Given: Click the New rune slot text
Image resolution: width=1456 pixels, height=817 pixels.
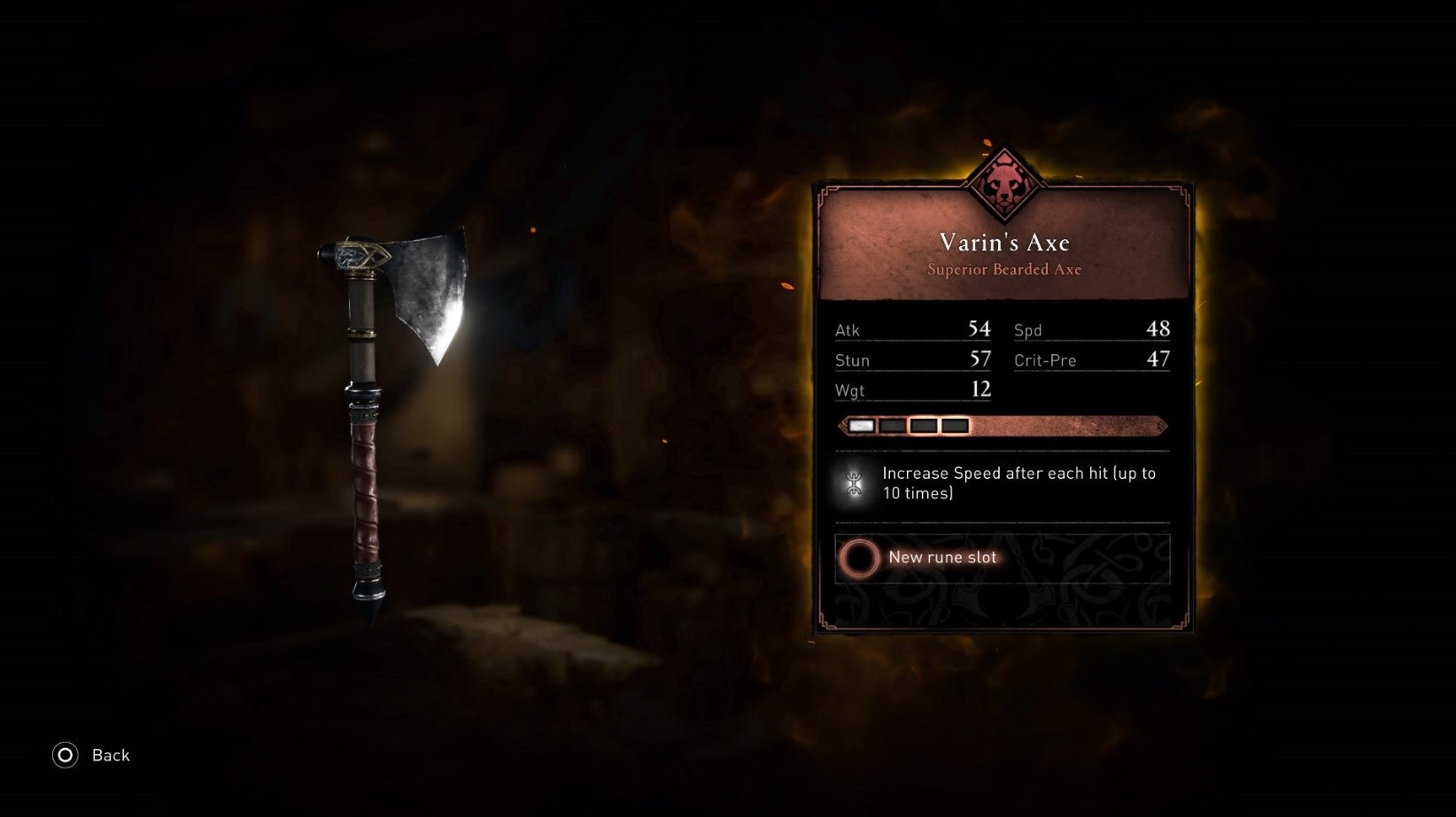Looking at the screenshot, I should [x=943, y=558].
